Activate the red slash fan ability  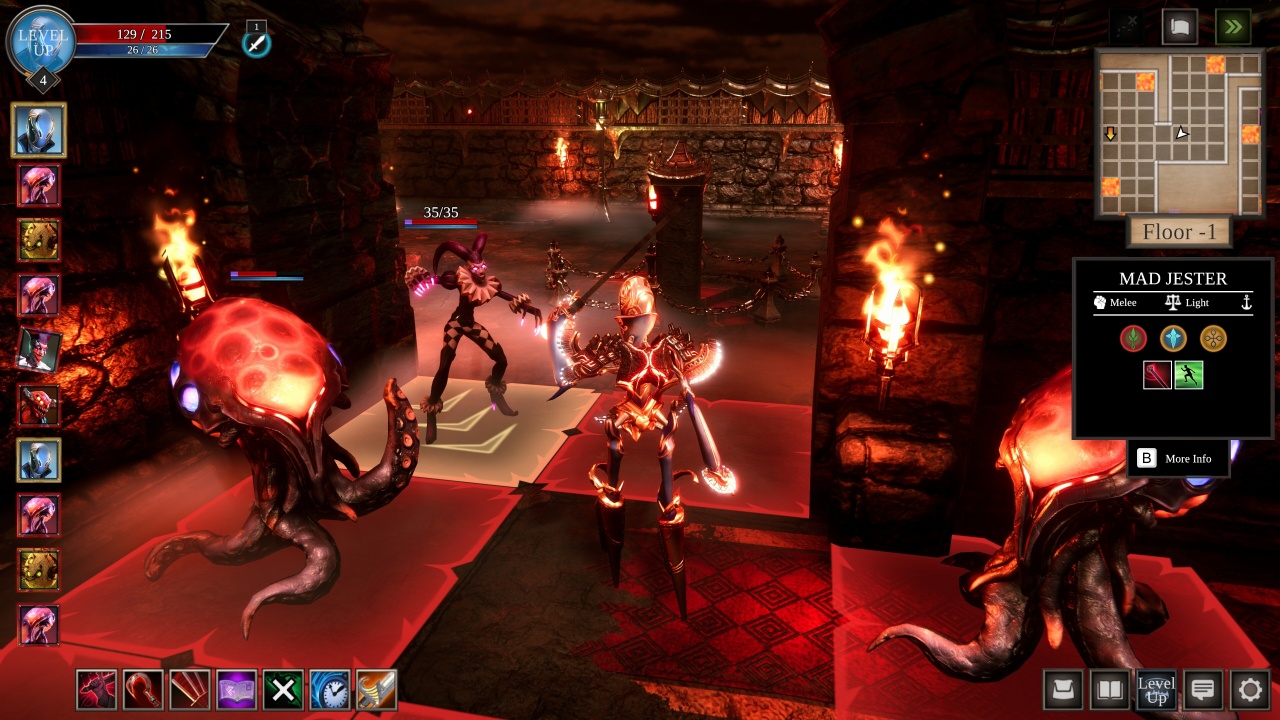190,690
